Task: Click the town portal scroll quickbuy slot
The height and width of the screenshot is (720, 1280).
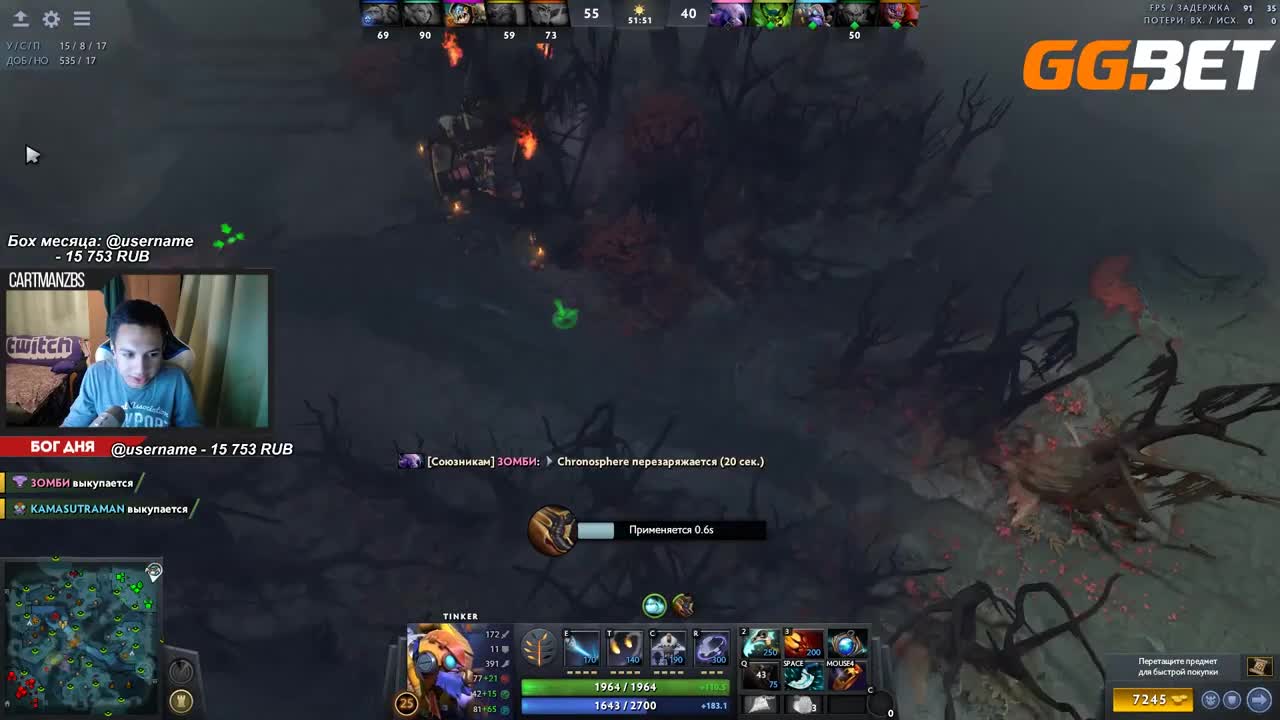Action: [1259, 666]
